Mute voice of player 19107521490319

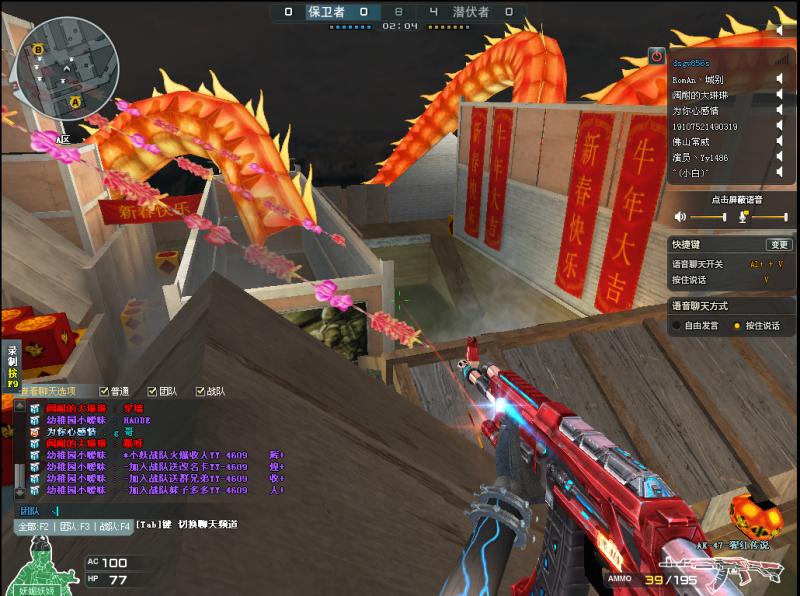coord(779,127)
